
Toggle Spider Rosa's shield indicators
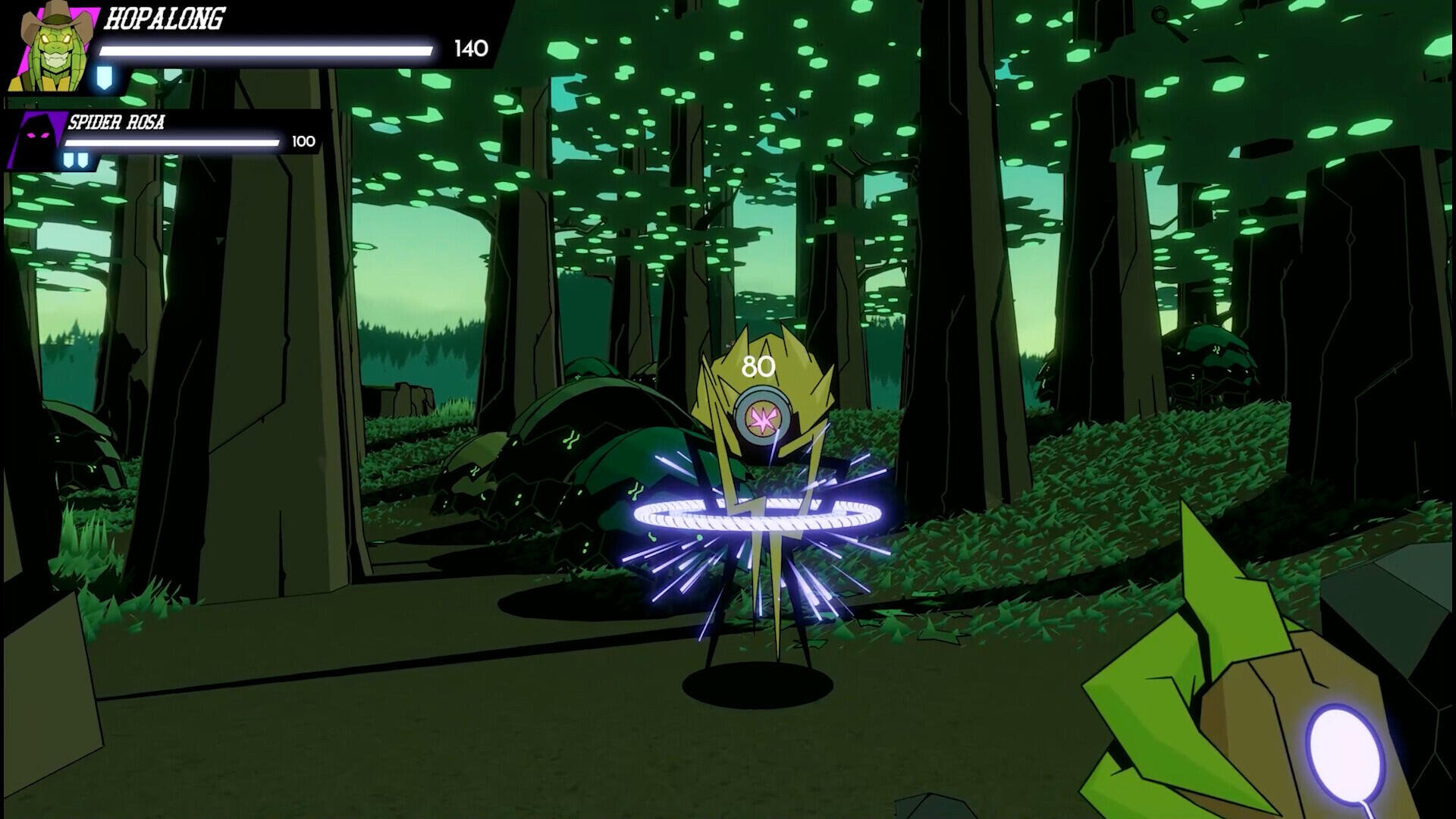pyautogui.click(x=75, y=159)
